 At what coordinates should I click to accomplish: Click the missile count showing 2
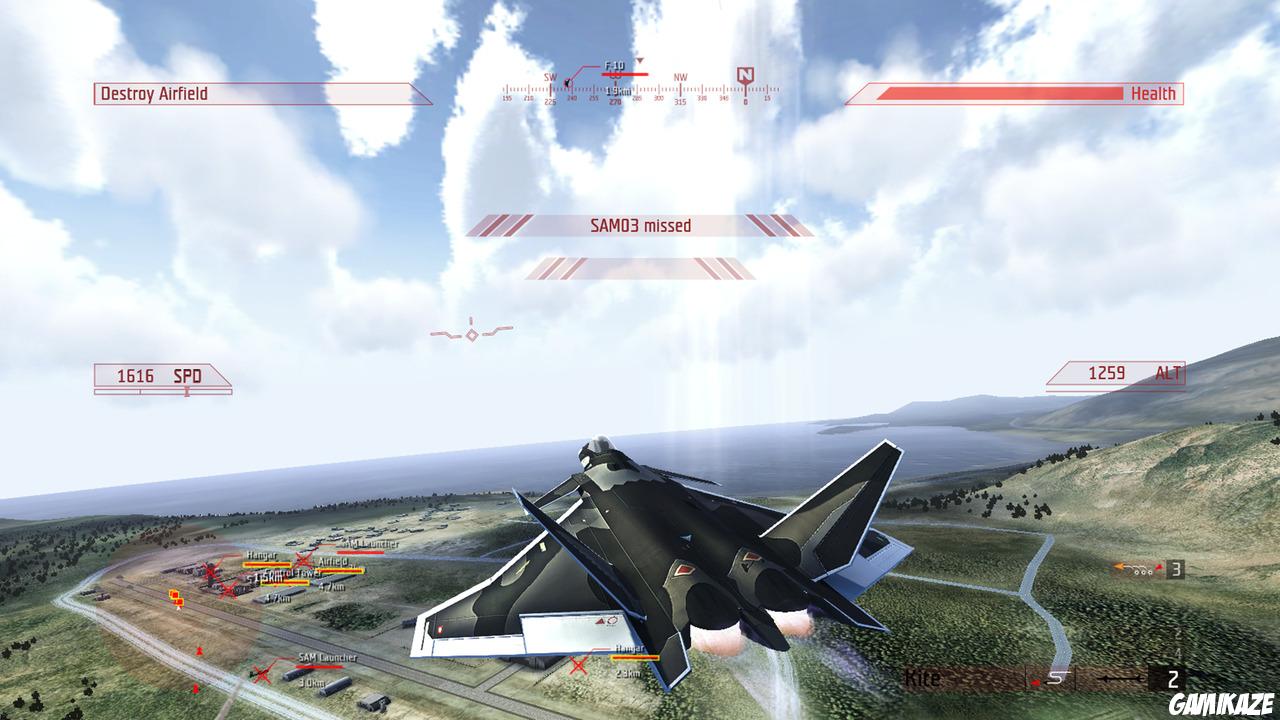(x=1173, y=679)
